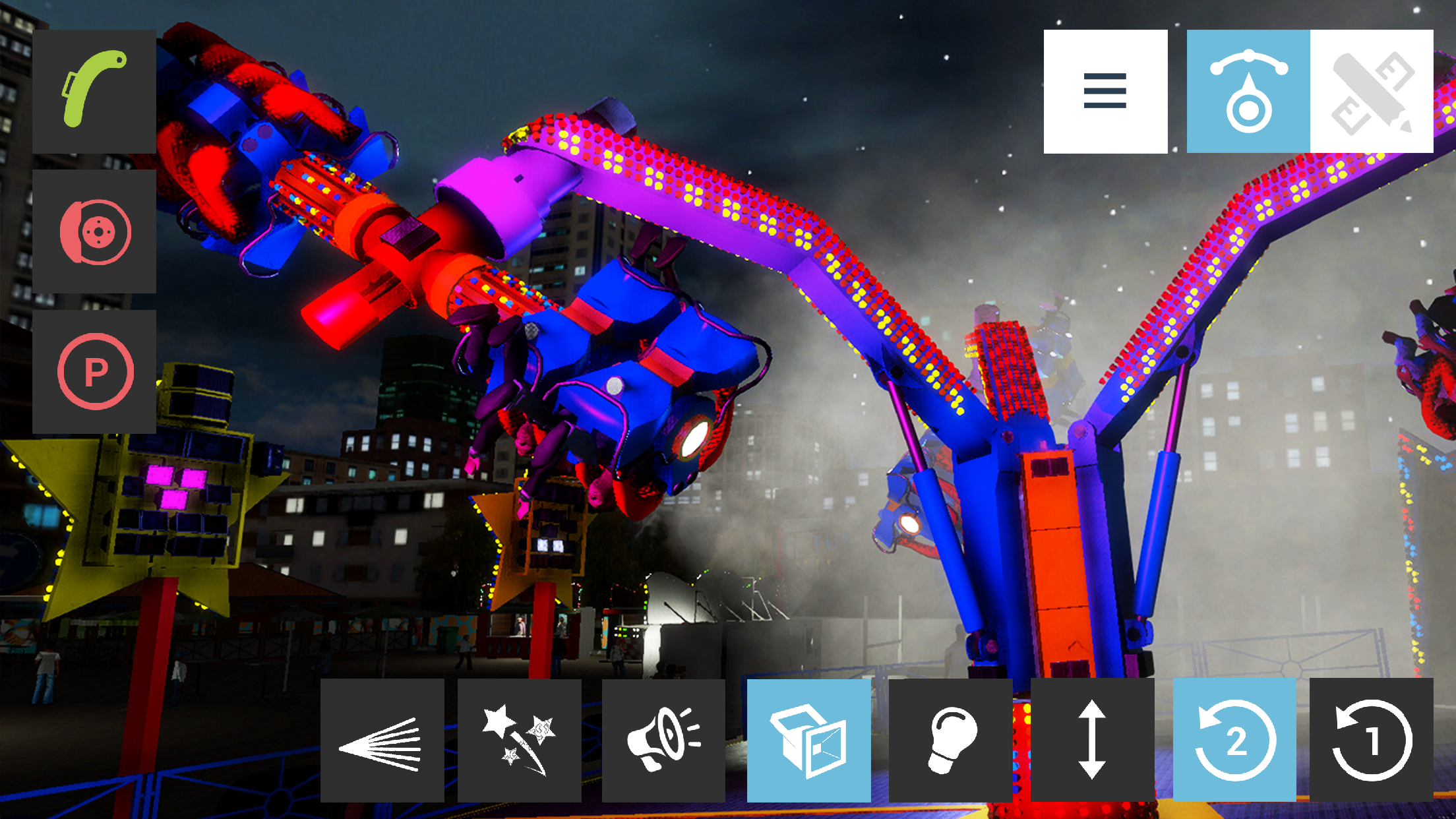Open the hamburger menu
The width and height of the screenshot is (1456, 819).
(x=1105, y=91)
